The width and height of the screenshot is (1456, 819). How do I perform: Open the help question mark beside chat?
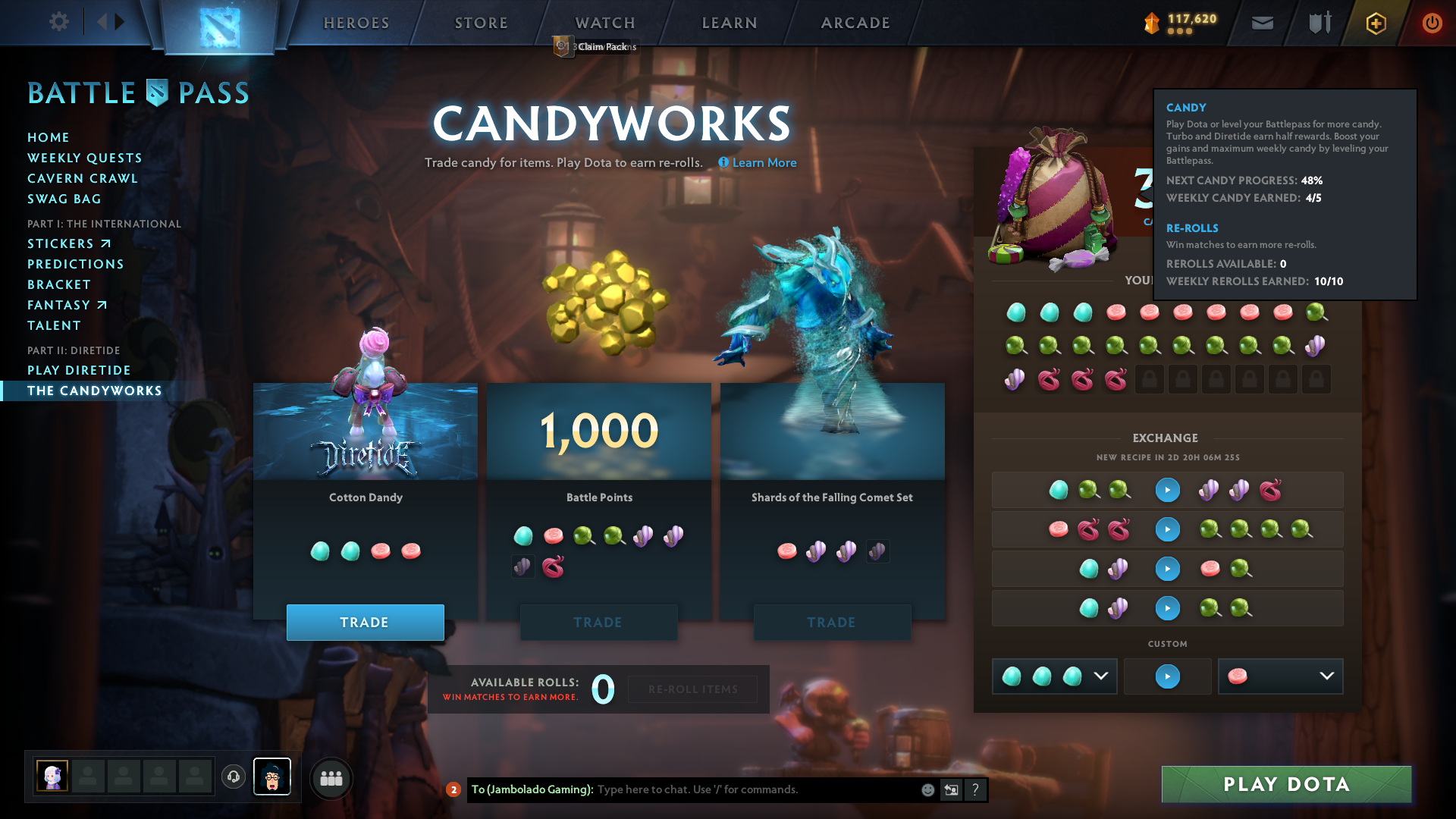tap(975, 789)
